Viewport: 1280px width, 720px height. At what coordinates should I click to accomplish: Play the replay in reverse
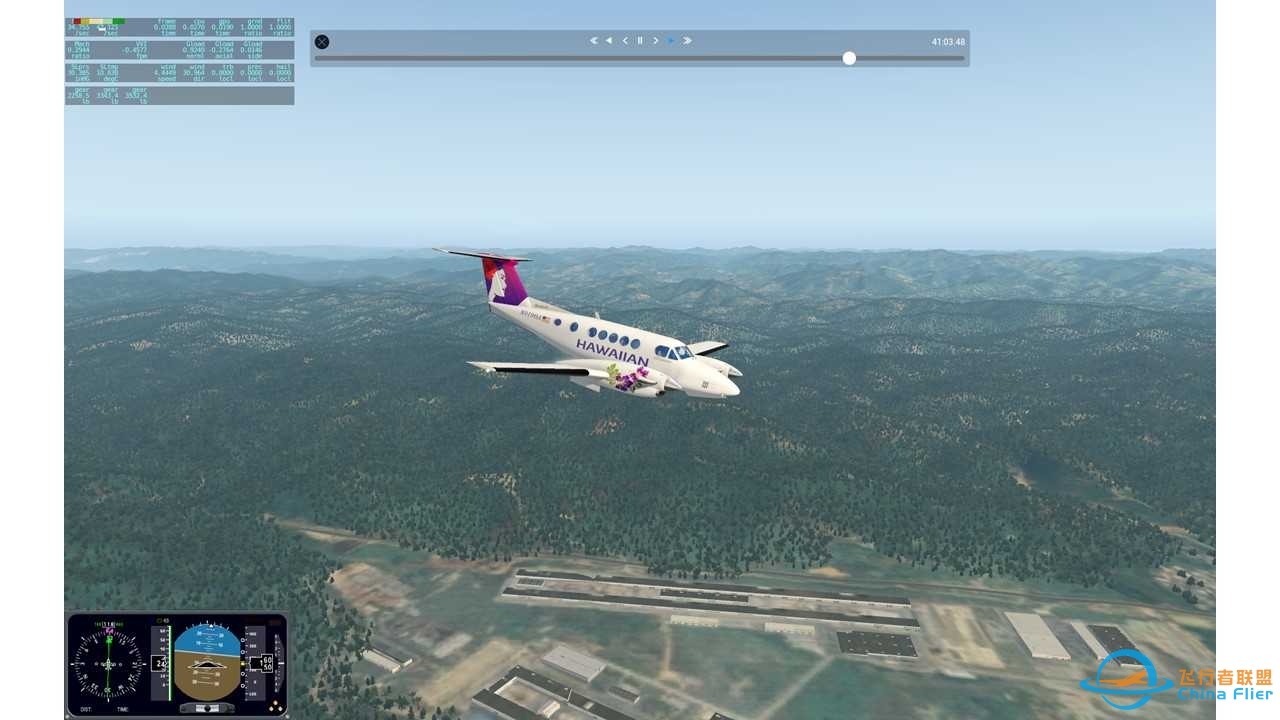[609, 41]
